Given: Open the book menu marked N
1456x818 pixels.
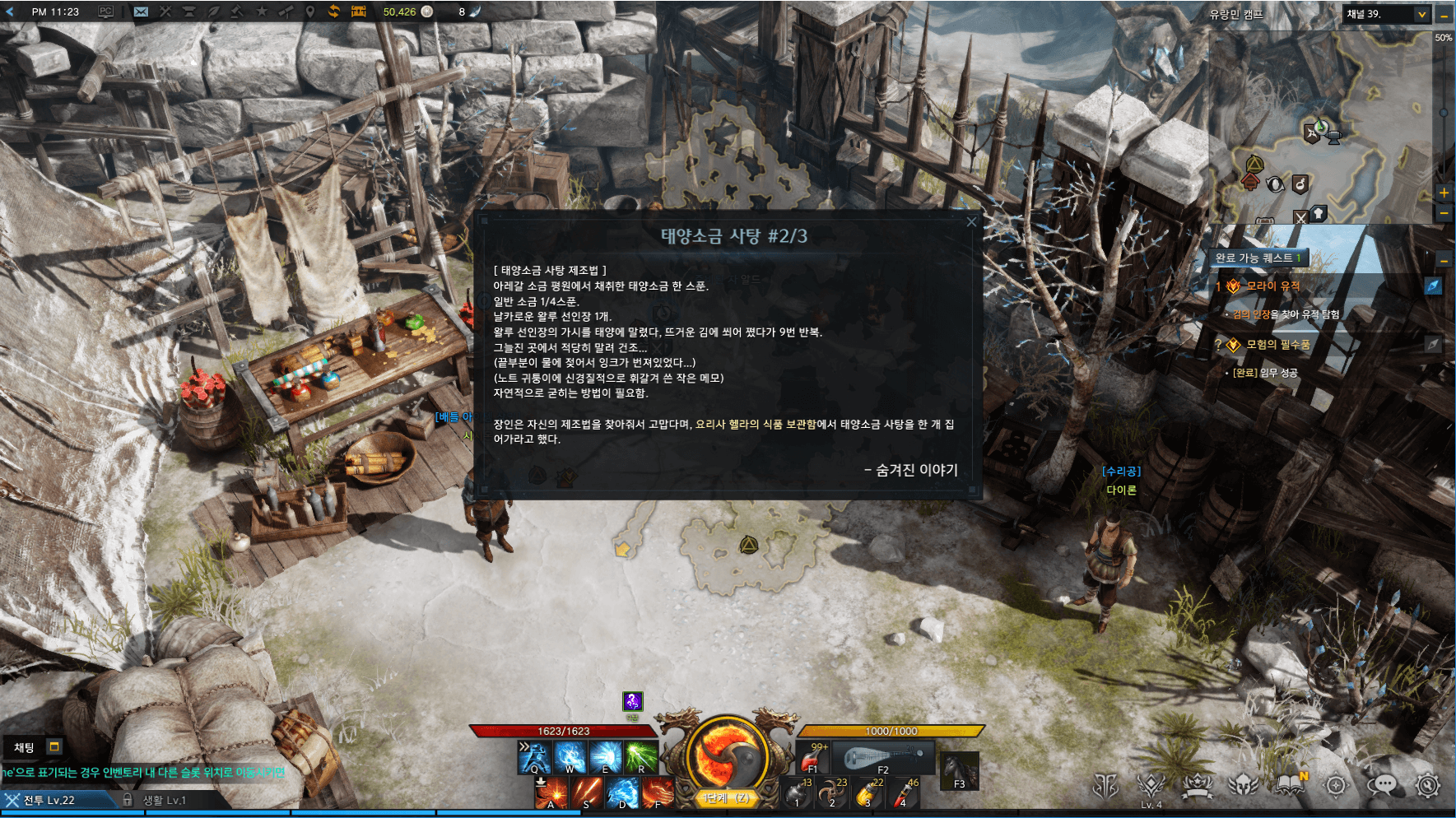Looking at the screenshot, I should pyautogui.click(x=1291, y=785).
